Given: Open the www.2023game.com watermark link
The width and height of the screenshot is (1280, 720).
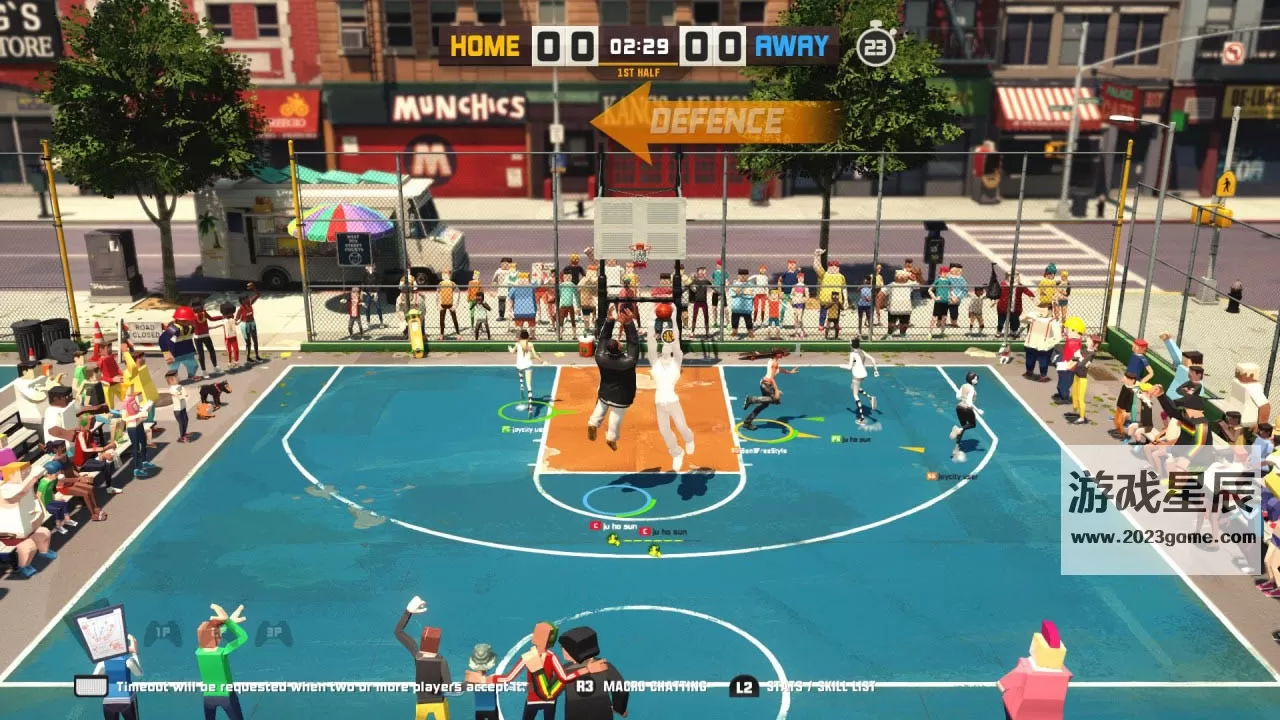Looking at the screenshot, I should [x=1163, y=537].
